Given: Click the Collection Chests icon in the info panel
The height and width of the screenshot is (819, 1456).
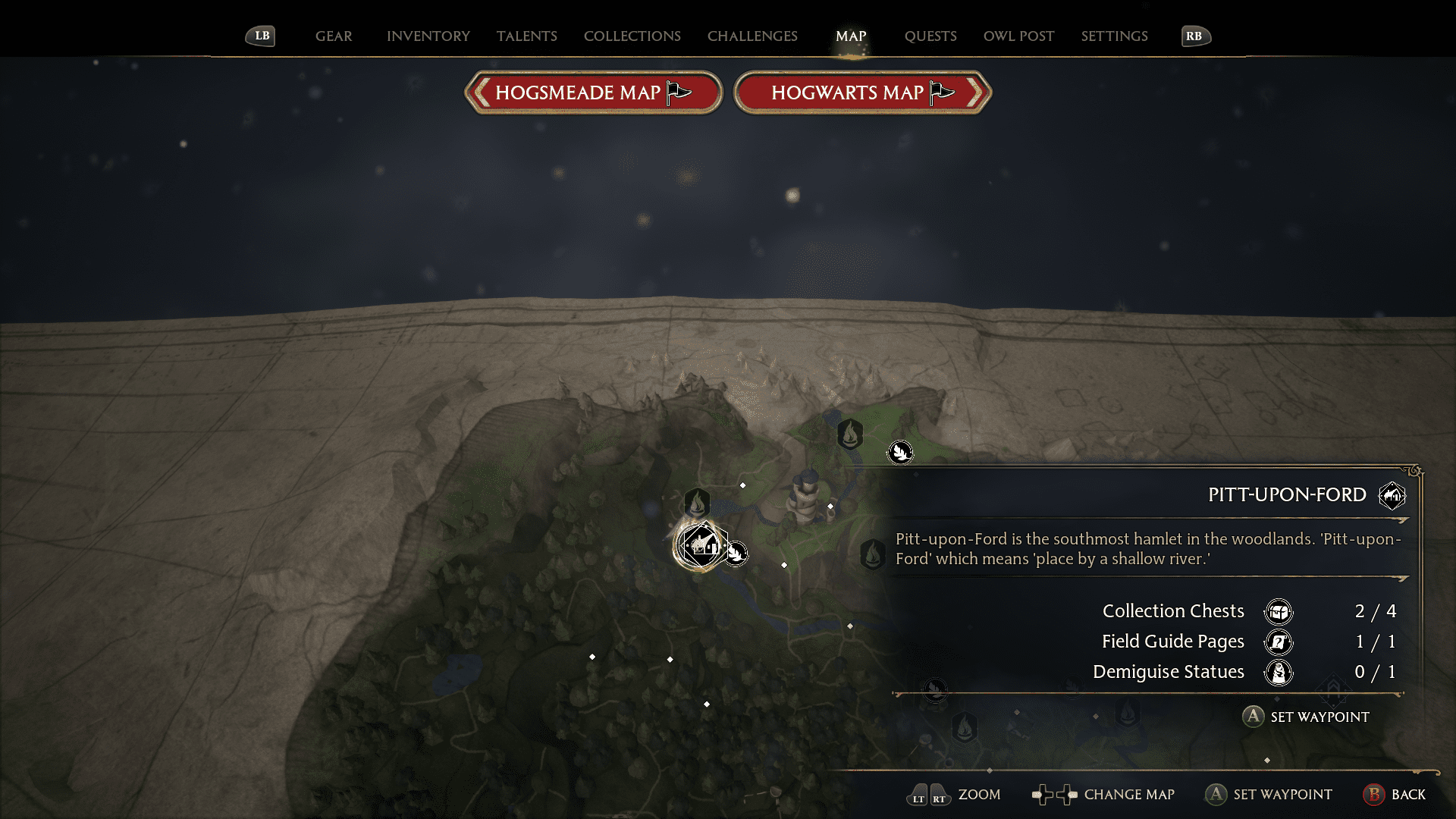Looking at the screenshot, I should (x=1279, y=612).
